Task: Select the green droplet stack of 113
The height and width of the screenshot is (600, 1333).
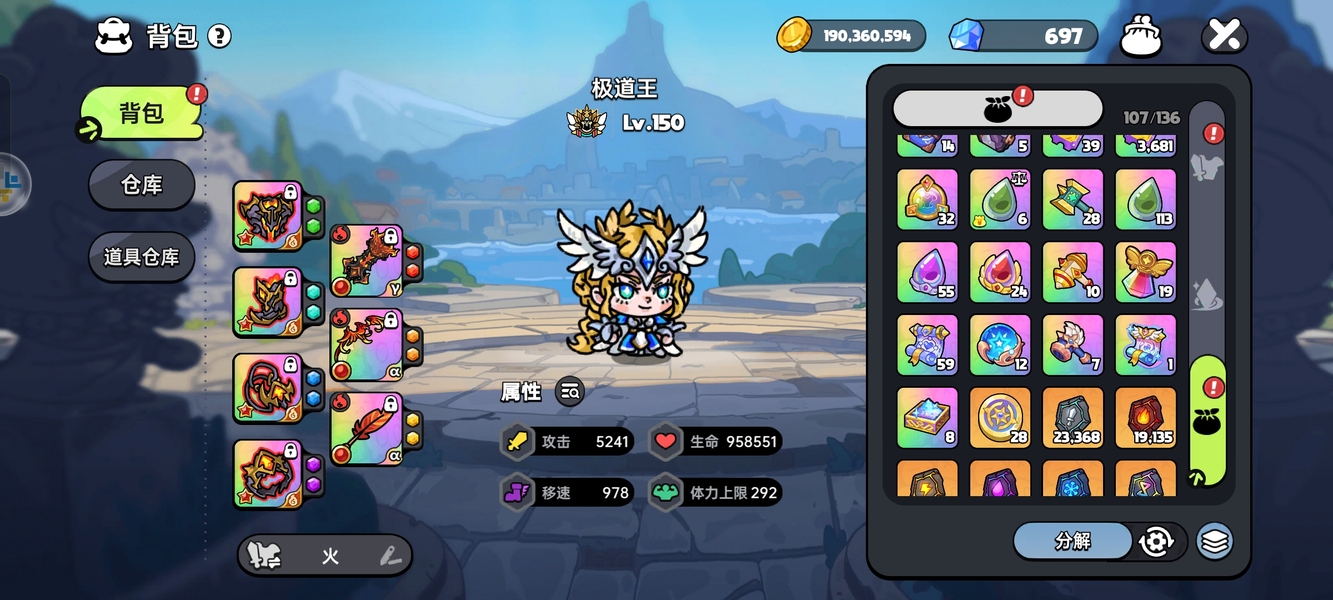Action: coord(1145,200)
